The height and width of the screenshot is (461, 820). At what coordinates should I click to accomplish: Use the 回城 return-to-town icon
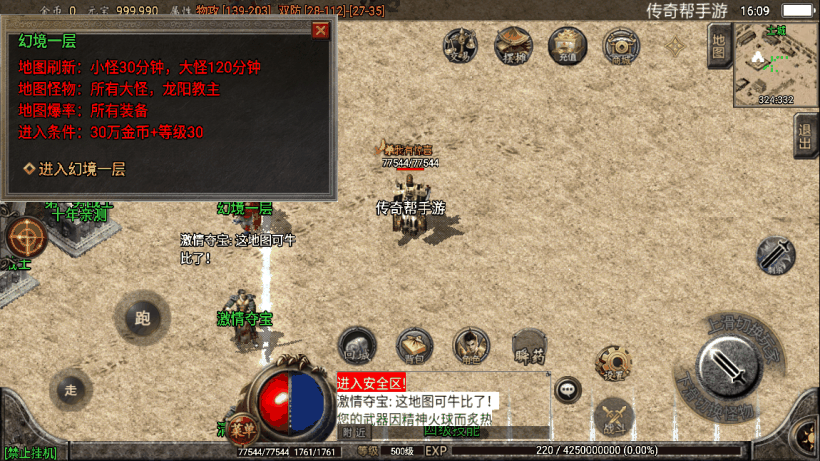pyautogui.click(x=357, y=344)
